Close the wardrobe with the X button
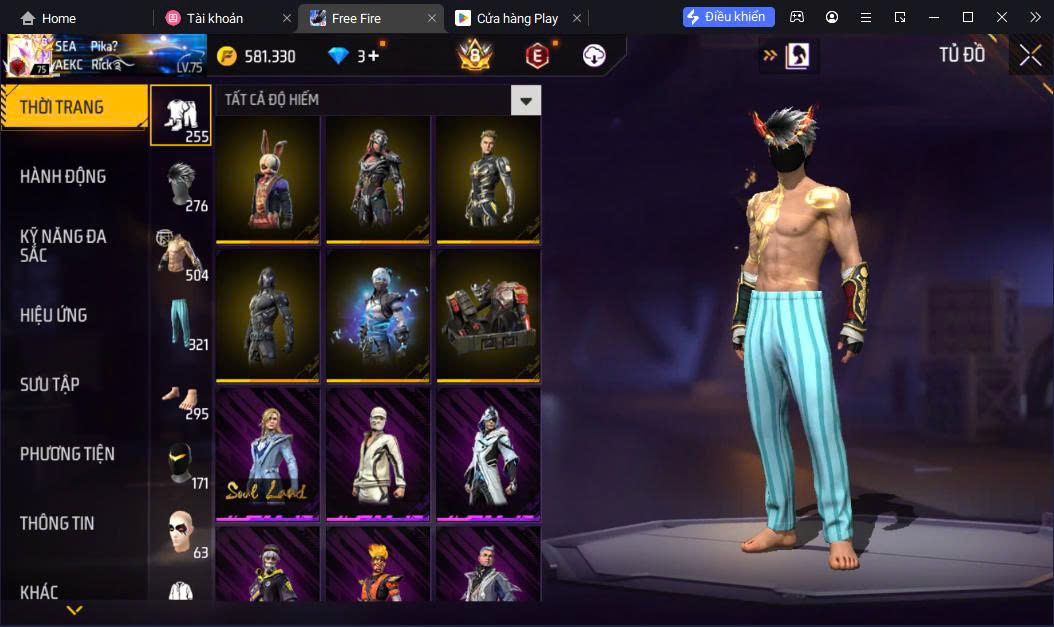The image size is (1054, 627). point(1030,56)
